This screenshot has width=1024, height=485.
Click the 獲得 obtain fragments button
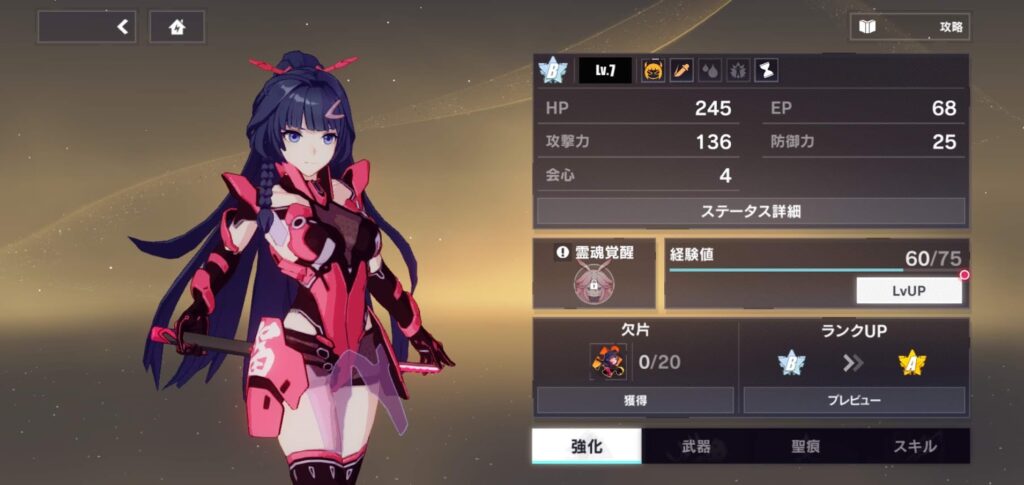click(635, 400)
